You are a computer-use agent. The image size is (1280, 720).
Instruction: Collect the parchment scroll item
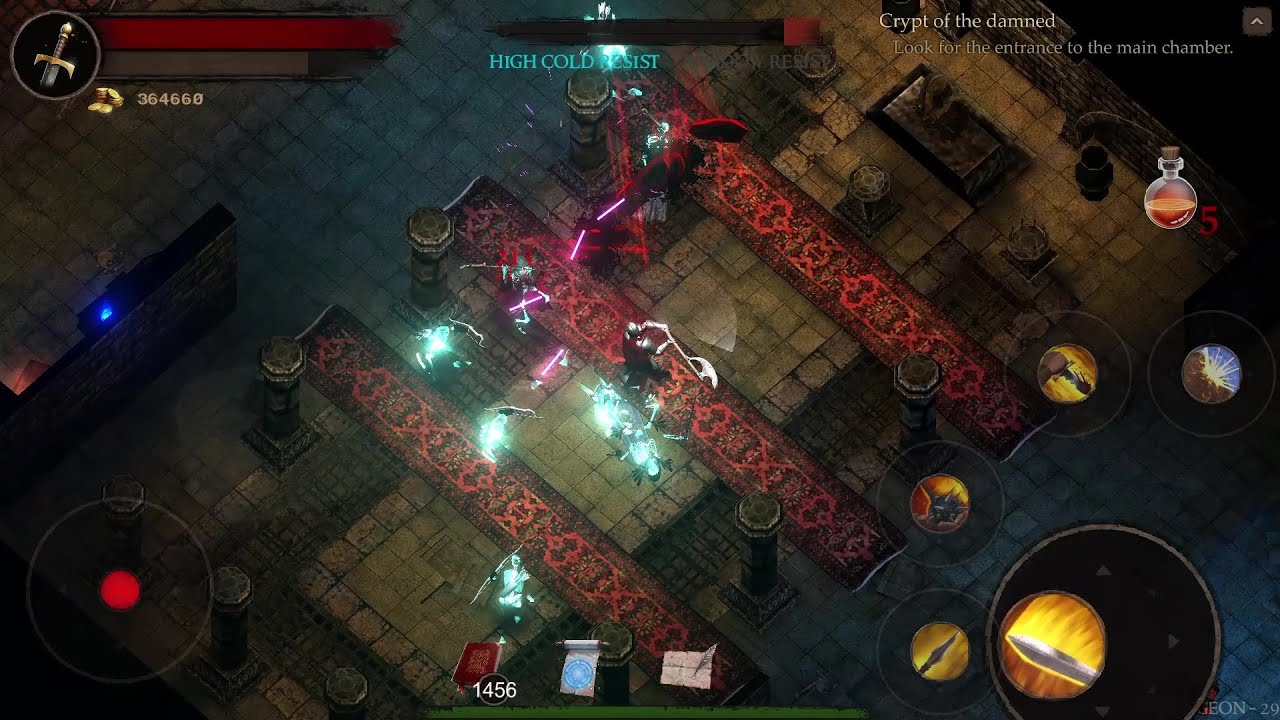coord(686,668)
